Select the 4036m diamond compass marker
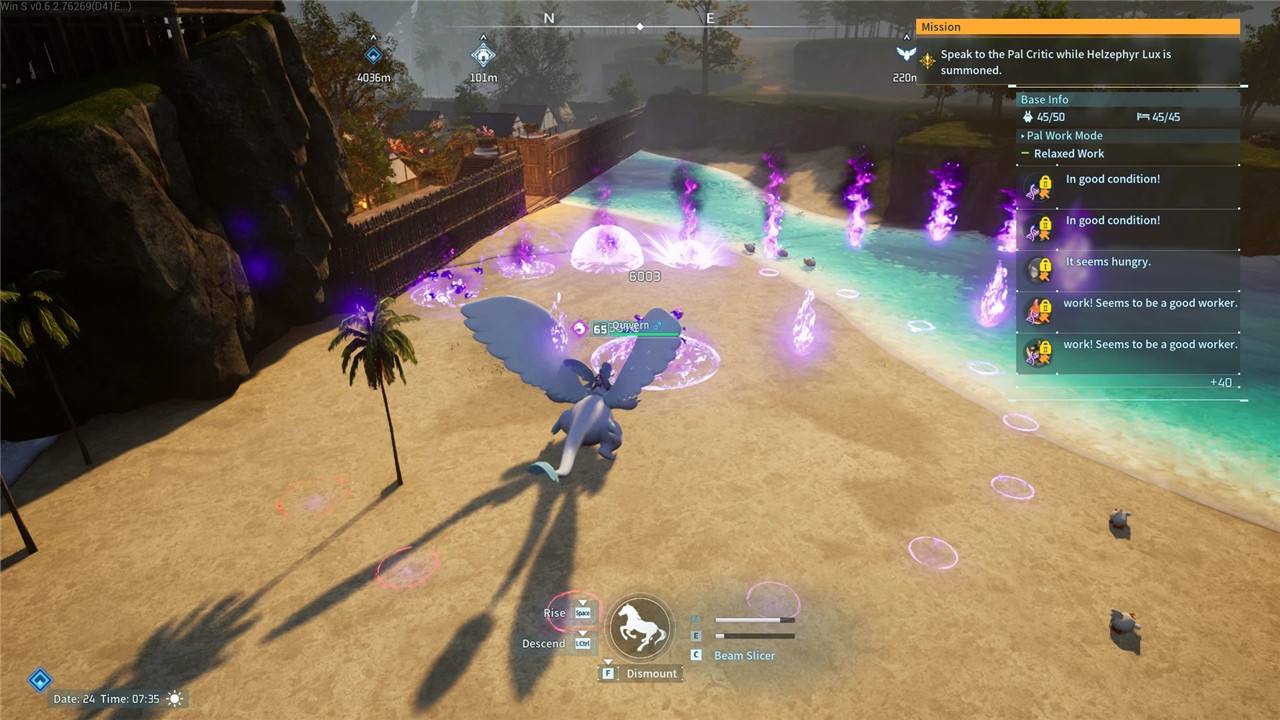The width and height of the screenshot is (1280, 720). [373, 56]
